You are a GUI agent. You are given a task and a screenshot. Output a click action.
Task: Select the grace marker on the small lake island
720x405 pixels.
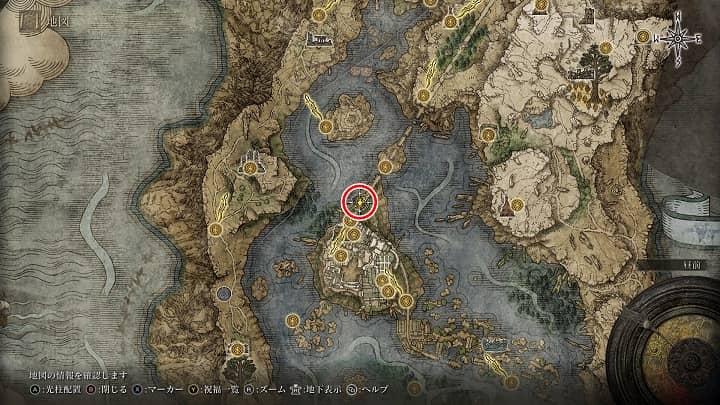coord(327,126)
